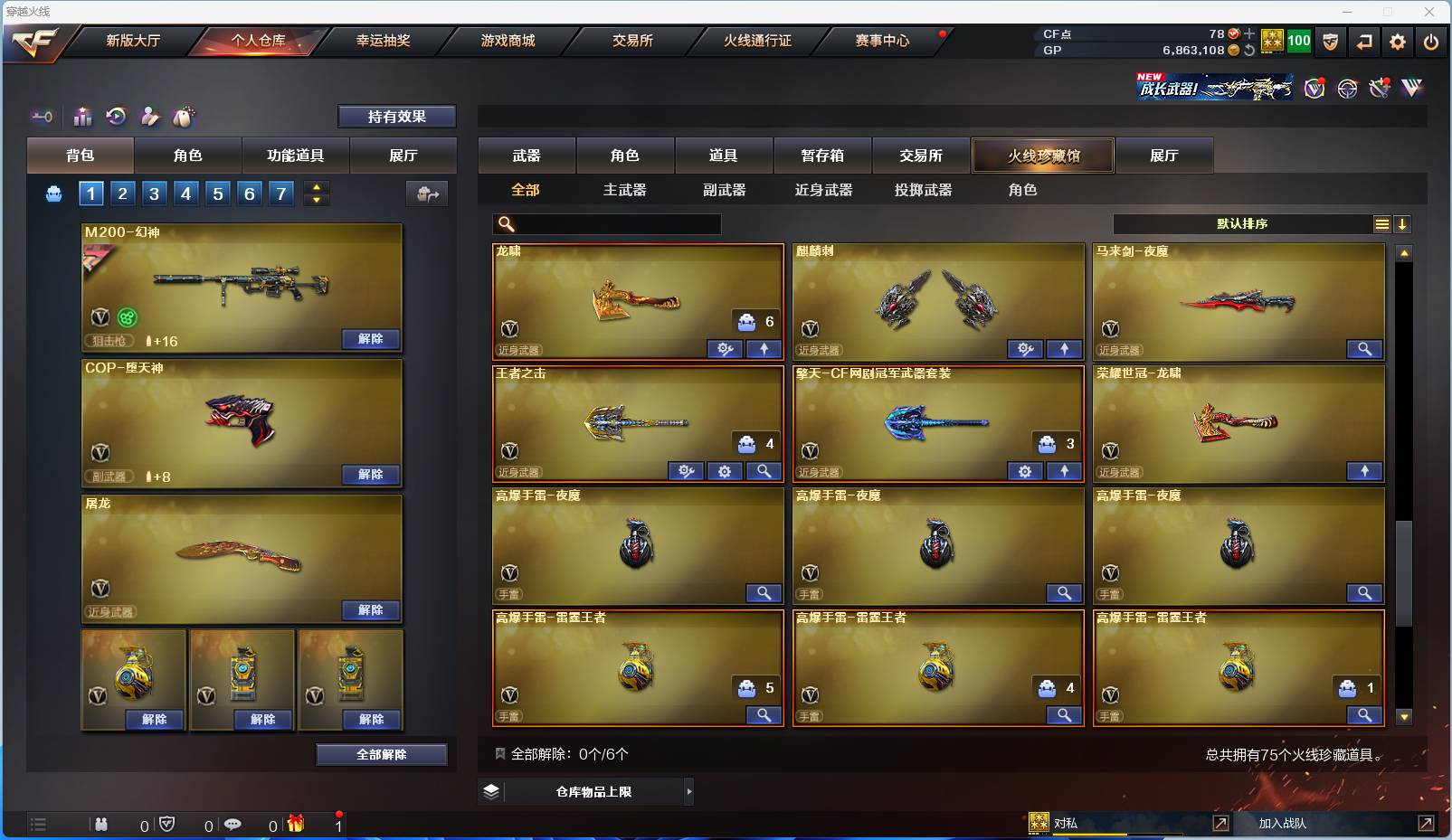The height and width of the screenshot is (840, 1452).
Task: Select backpack page 3
Action: coord(154,193)
